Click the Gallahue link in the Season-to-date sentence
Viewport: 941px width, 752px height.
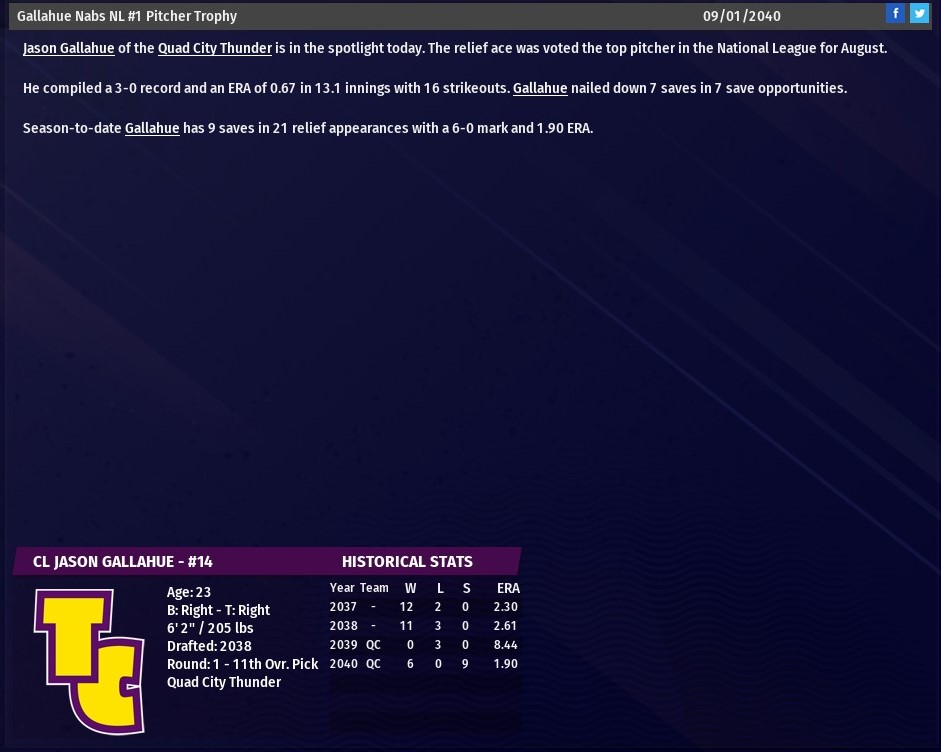(152, 128)
